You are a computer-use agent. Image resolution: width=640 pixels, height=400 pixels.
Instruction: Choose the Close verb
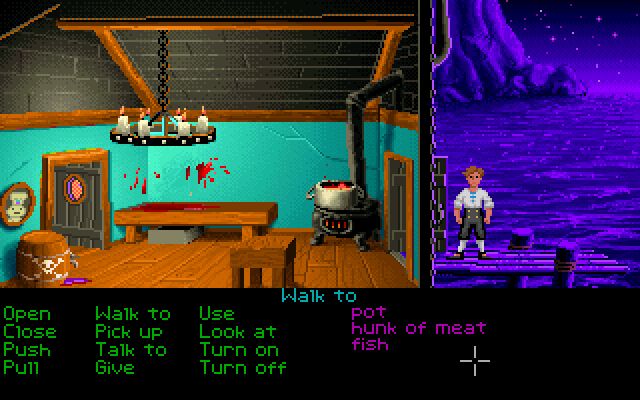[x=30, y=331]
